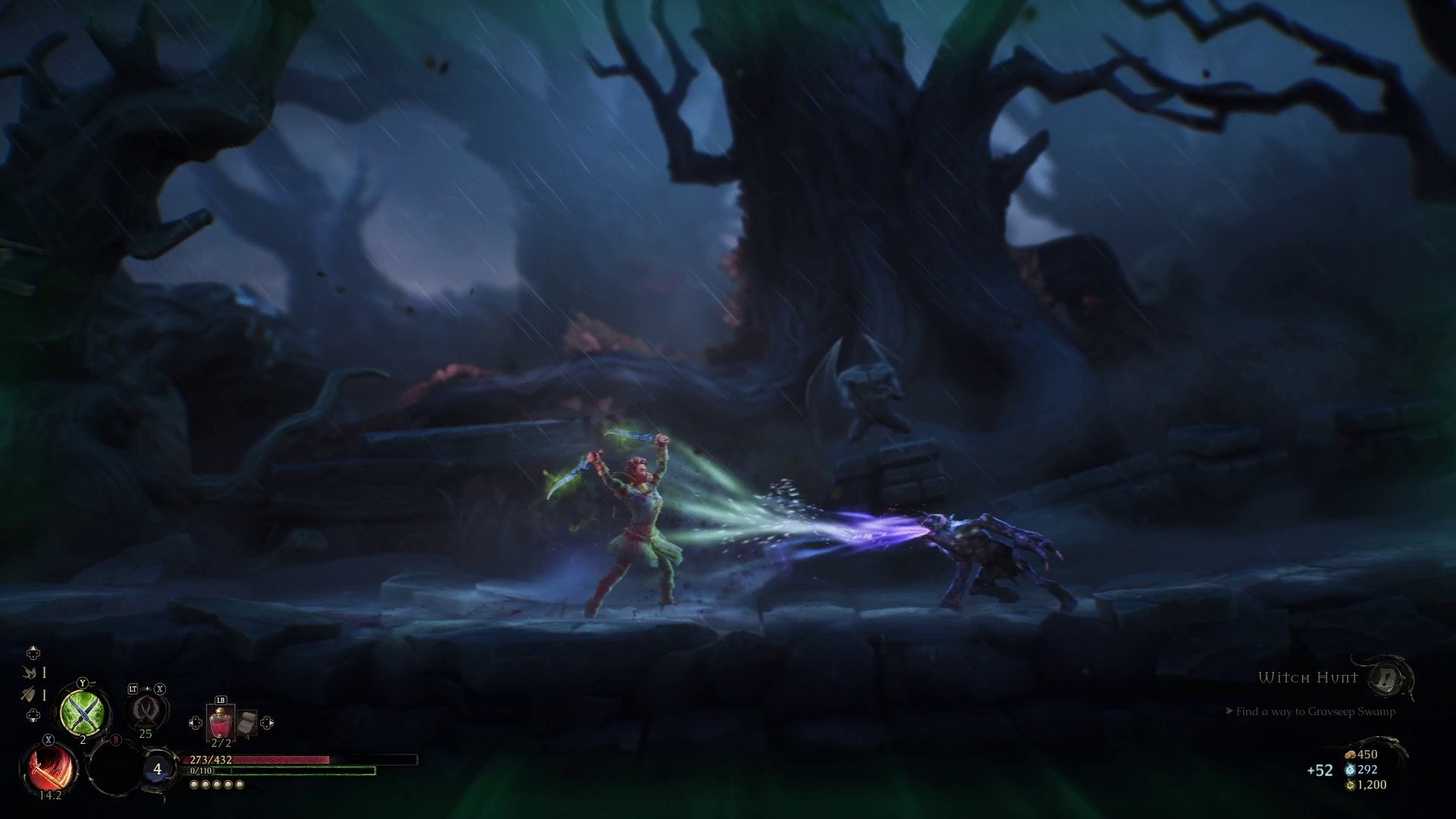Screen dimensions: 1456x819
Task: Click the blue level 4 orb
Action: pyautogui.click(x=157, y=769)
